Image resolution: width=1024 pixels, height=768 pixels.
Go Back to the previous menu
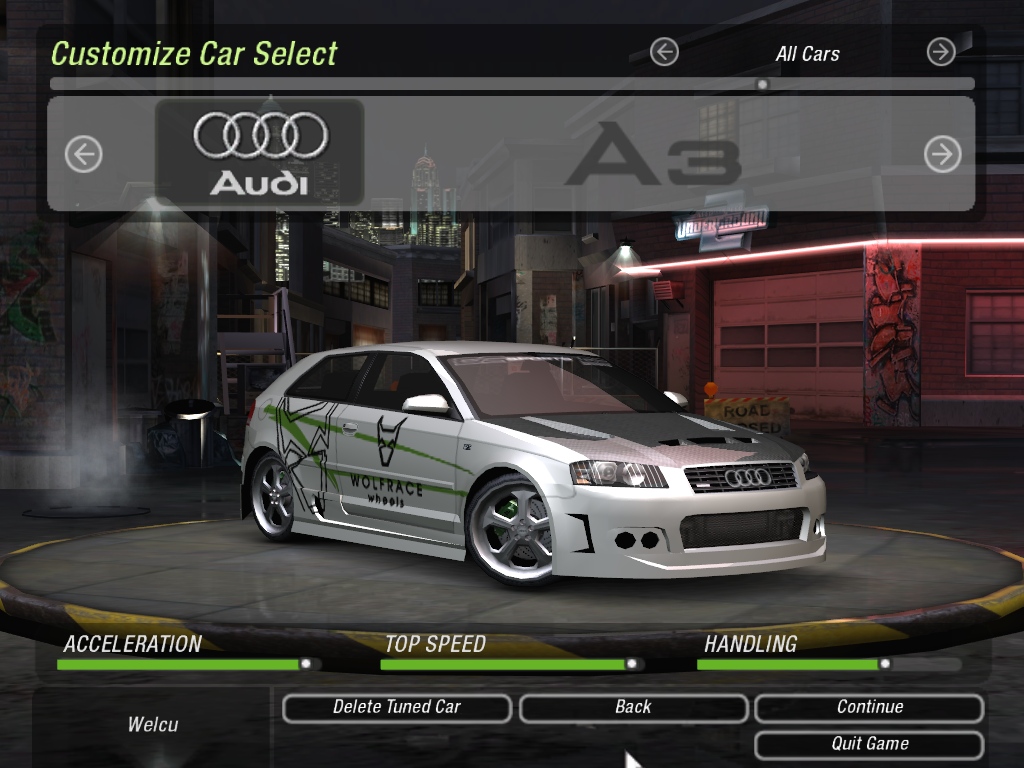tap(633, 708)
